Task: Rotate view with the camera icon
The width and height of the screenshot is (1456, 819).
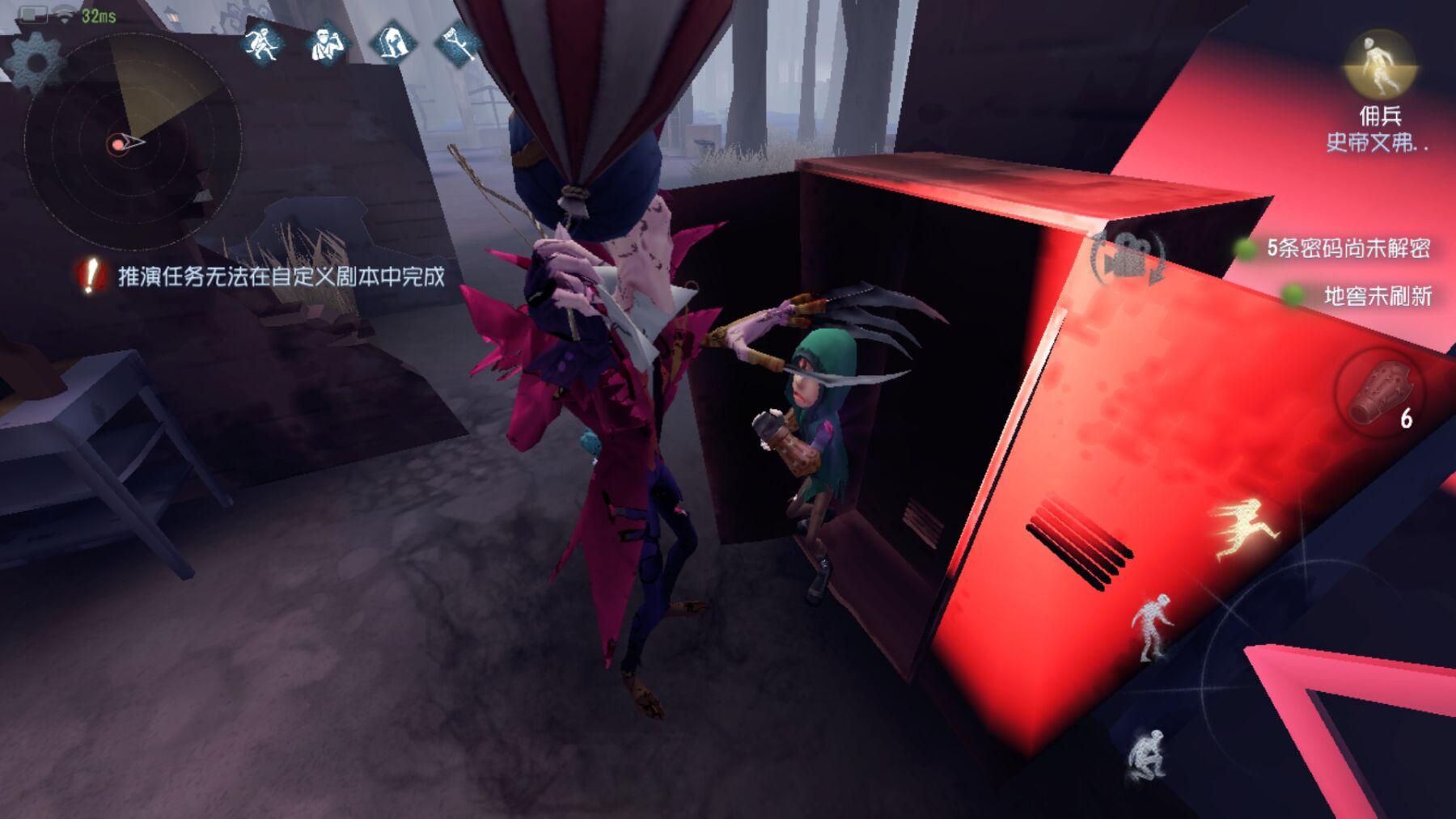Action: (x=1128, y=255)
